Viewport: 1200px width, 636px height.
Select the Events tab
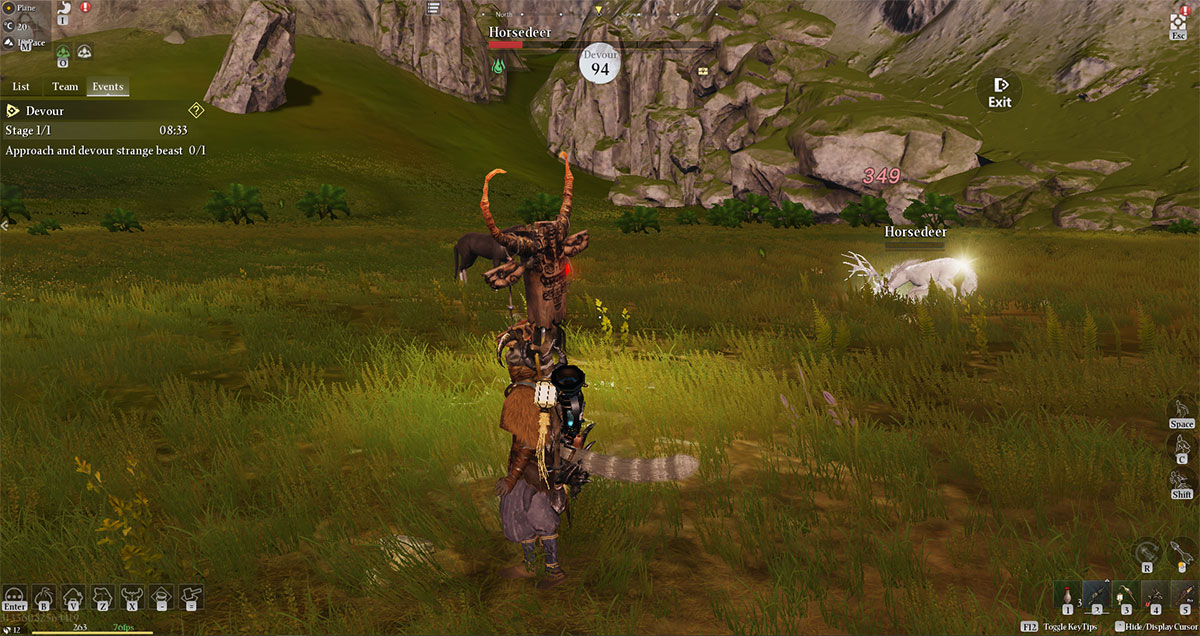(107, 87)
